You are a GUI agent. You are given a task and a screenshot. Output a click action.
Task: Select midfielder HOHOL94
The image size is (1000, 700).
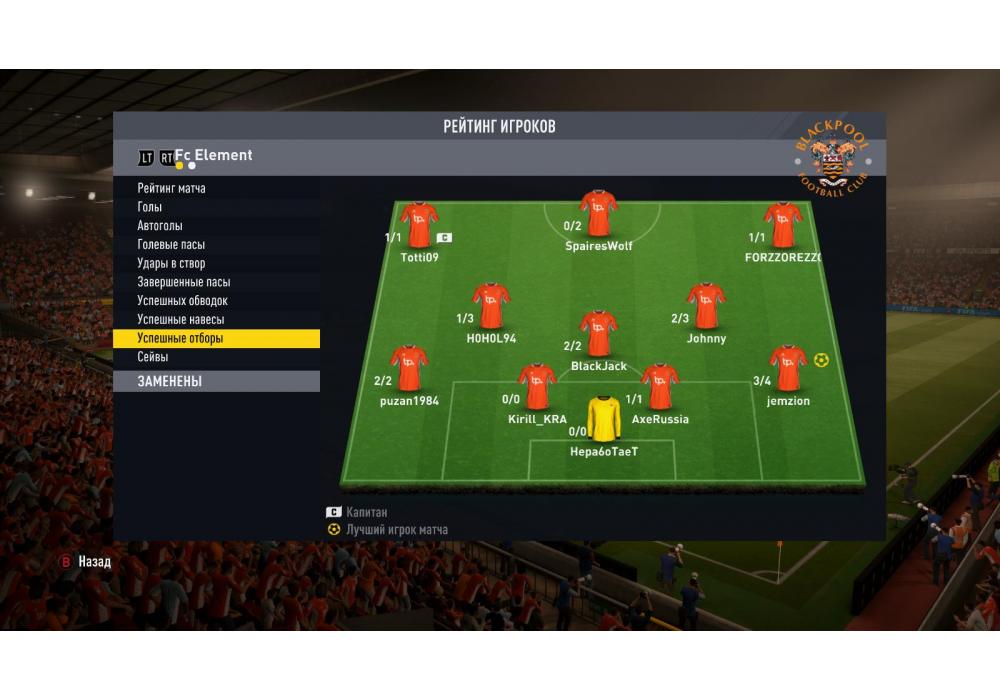[x=490, y=307]
